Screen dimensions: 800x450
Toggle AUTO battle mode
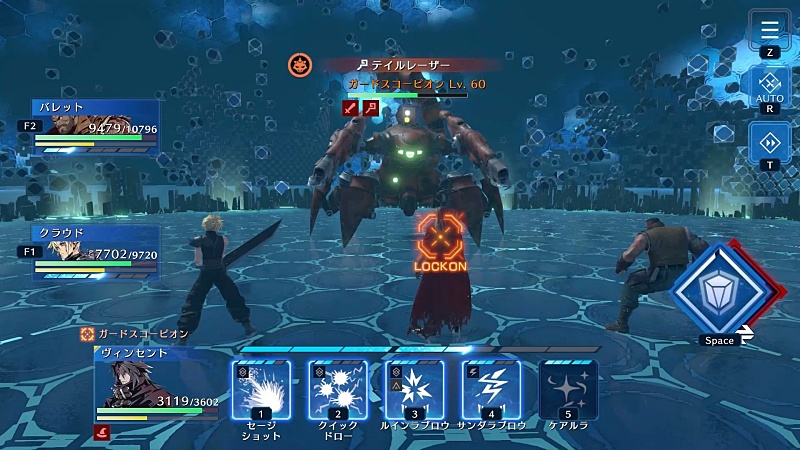[x=770, y=86]
